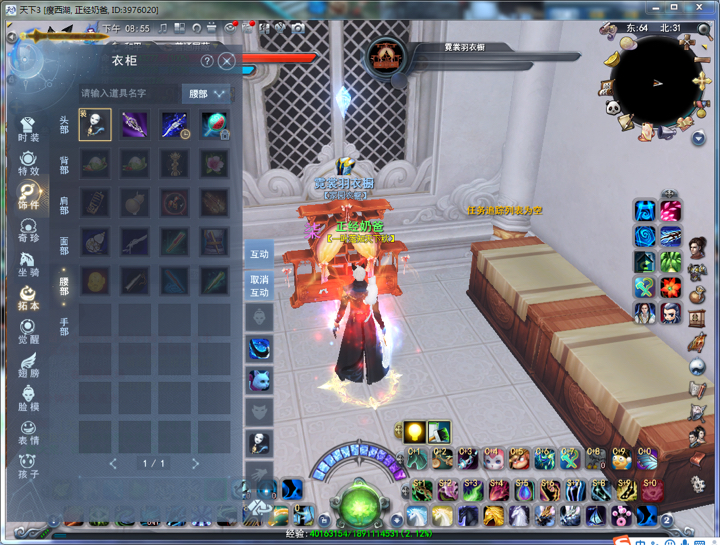The height and width of the screenshot is (545, 720).
Task: Switch to the 时装 fashion tab
Action: coord(28,128)
